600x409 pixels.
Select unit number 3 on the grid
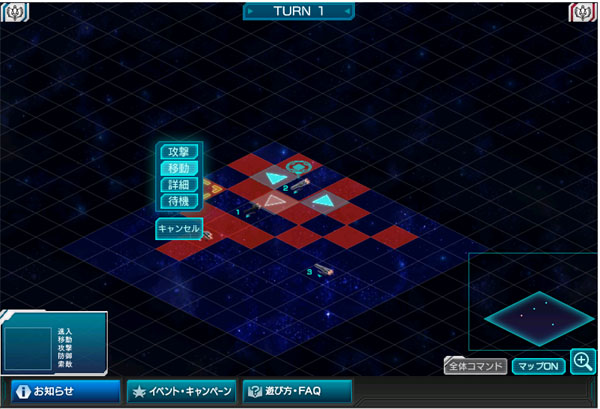click(322, 268)
